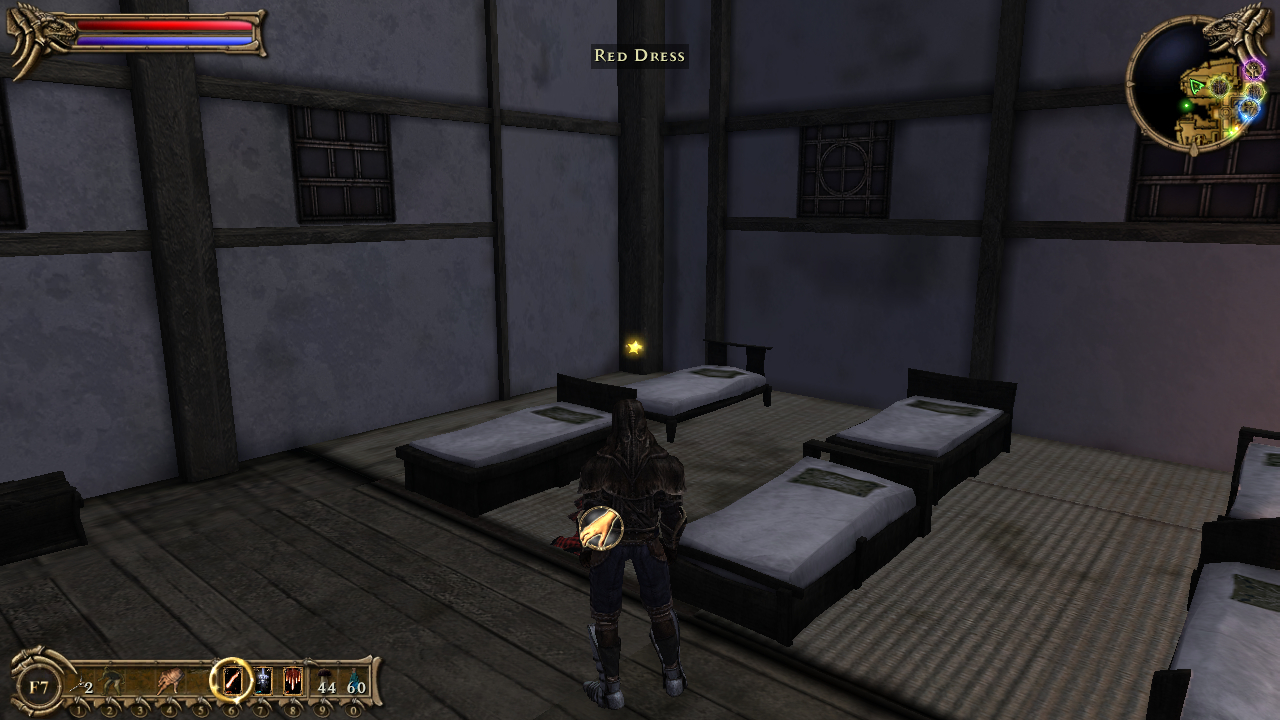Click the blue circular marker on the minimap
Viewport: 1280px width, 720px height.
[x=1250, y=107]
